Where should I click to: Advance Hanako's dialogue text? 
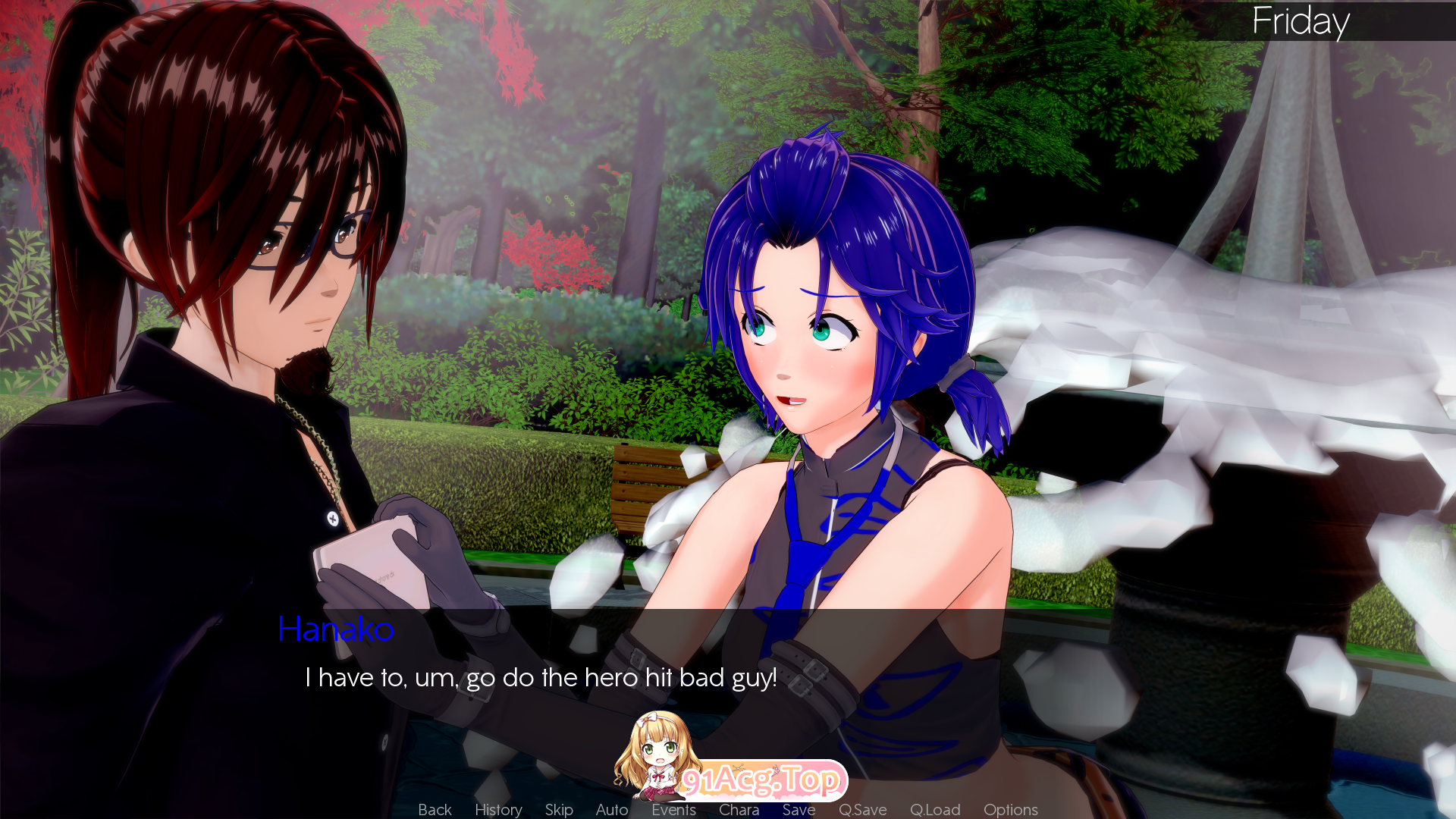(x=540, y=677)
